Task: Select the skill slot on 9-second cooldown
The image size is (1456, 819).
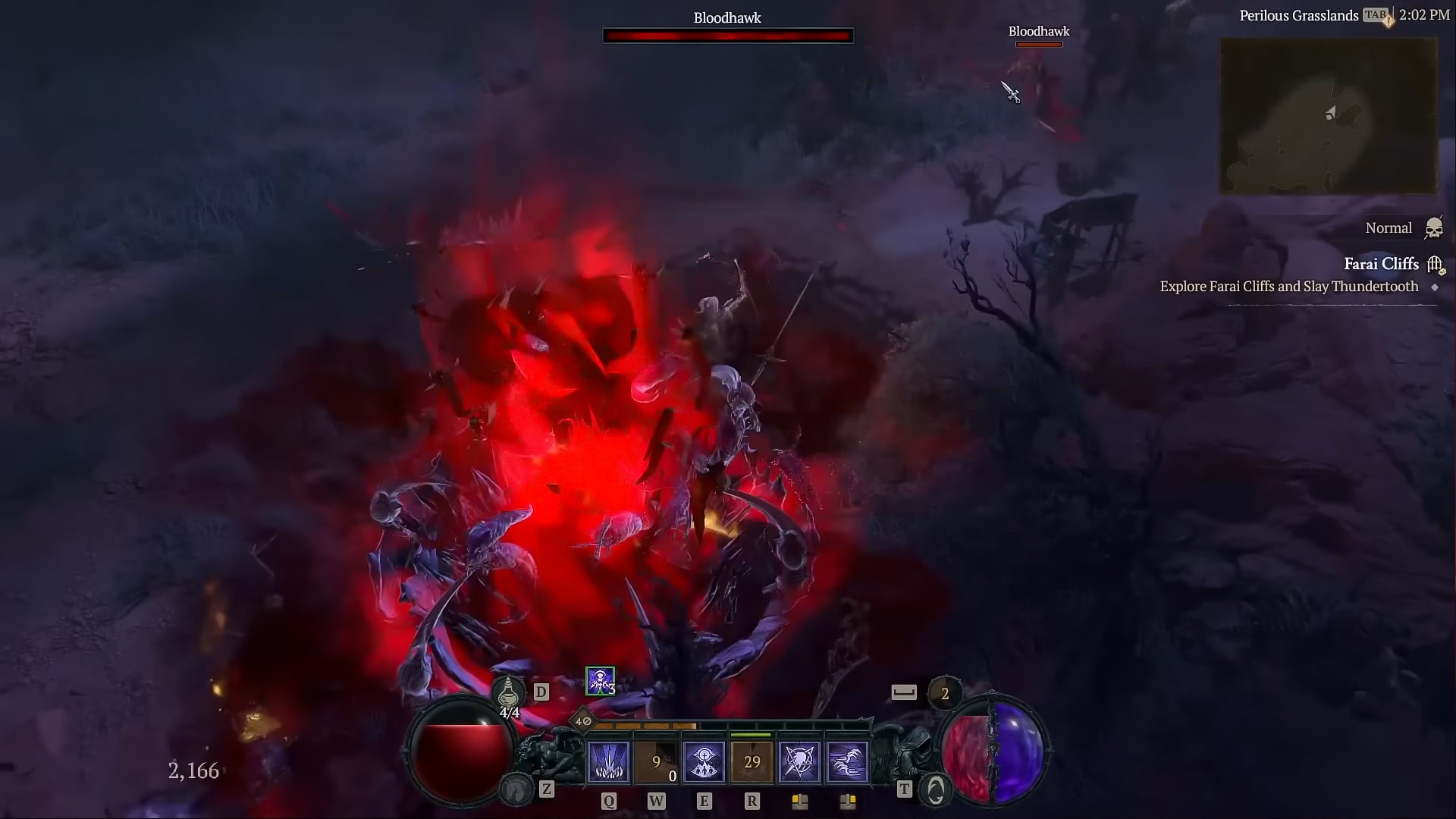Action: point(656,761)
